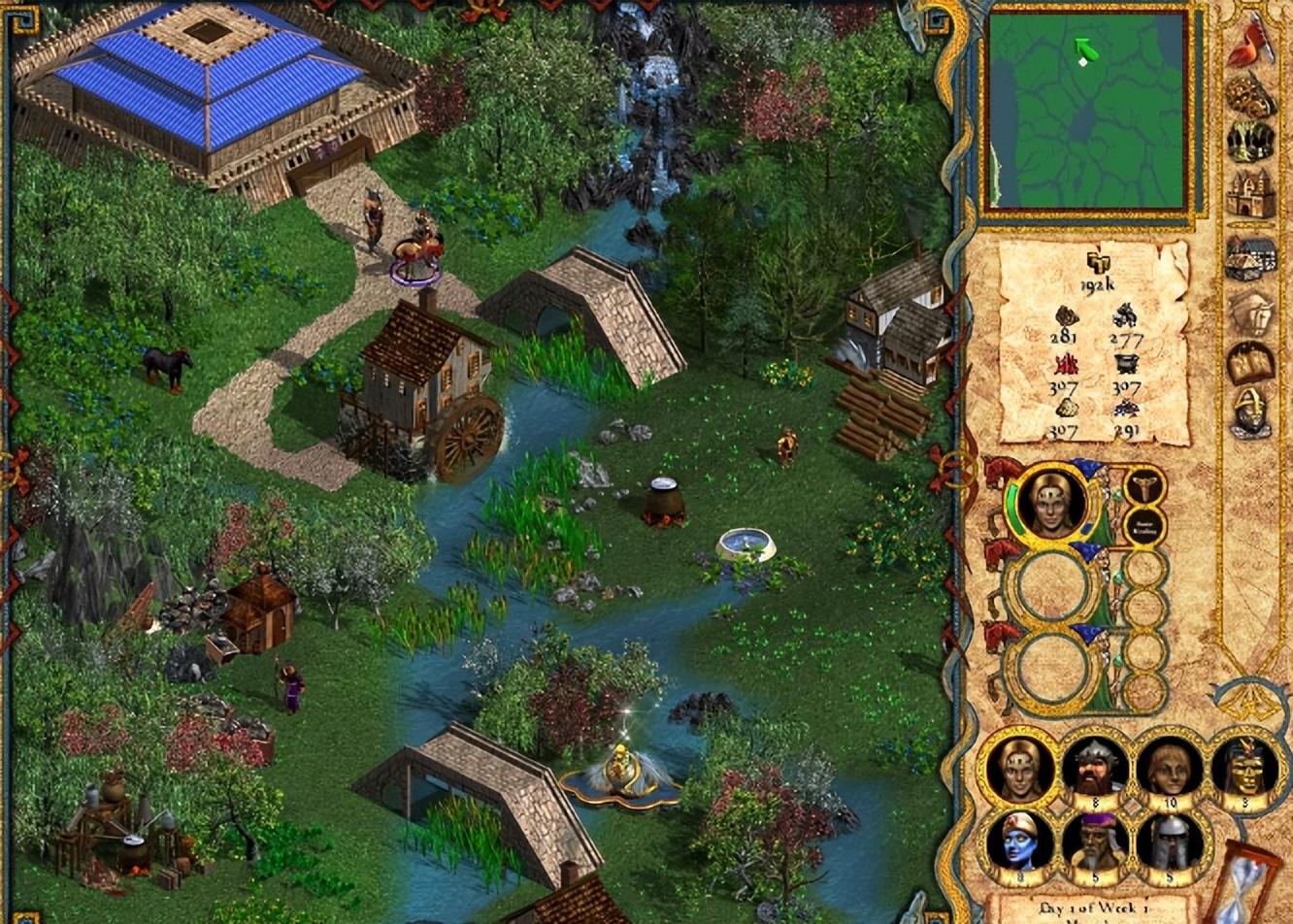Pick the golden pharaoh mask portrait
The height and width of the screenshot is (924, 1293).
click(1243, 767)
